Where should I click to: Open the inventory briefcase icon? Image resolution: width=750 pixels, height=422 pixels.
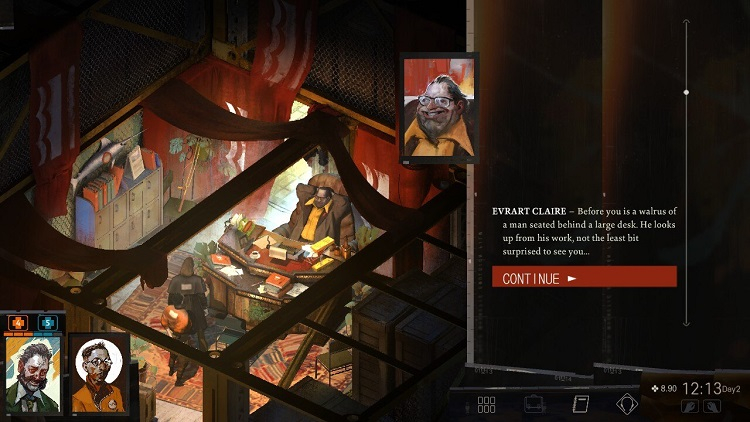click(534, 405)
